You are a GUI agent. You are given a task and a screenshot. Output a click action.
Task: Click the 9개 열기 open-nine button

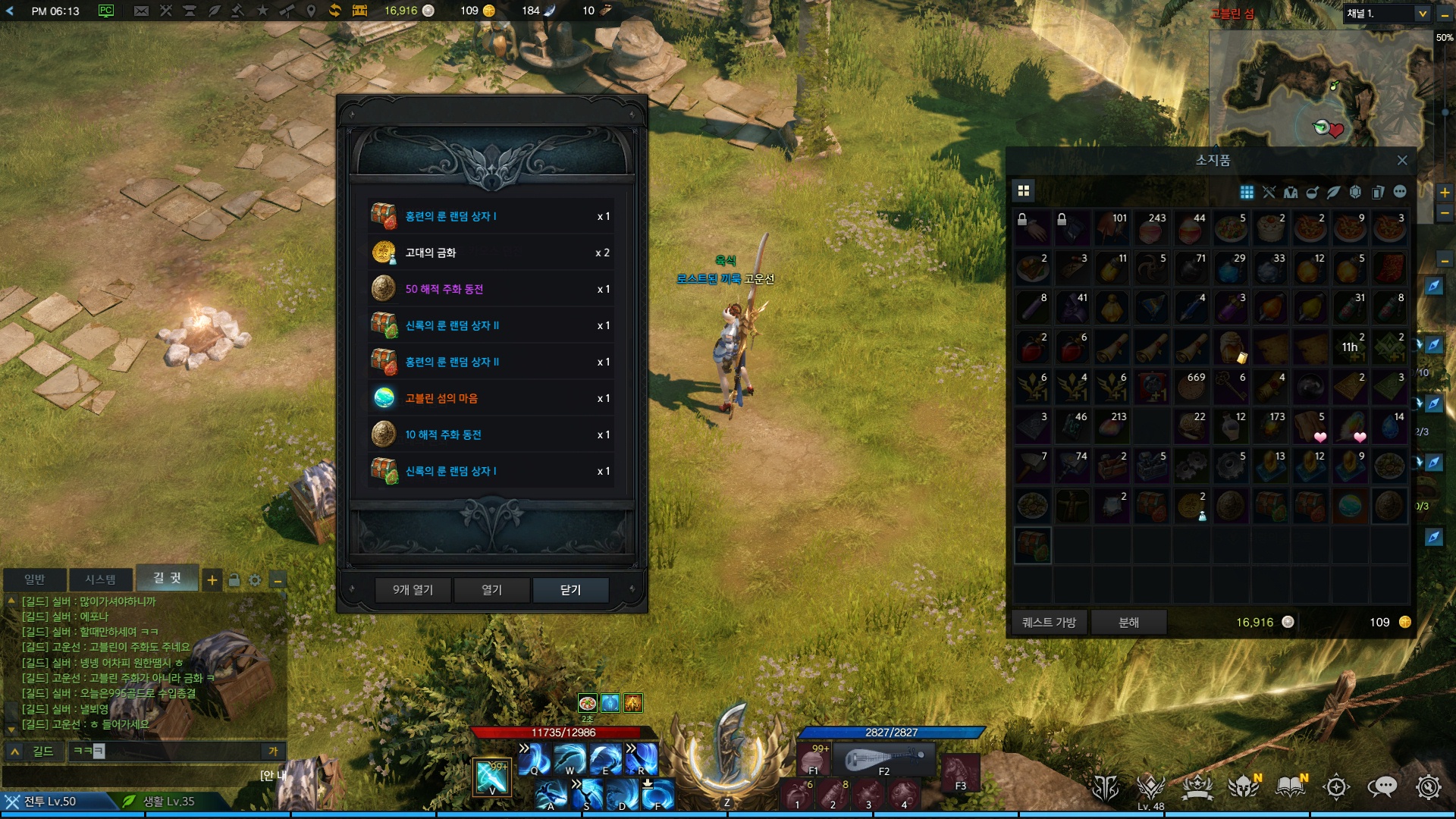(x=413, y=590)
